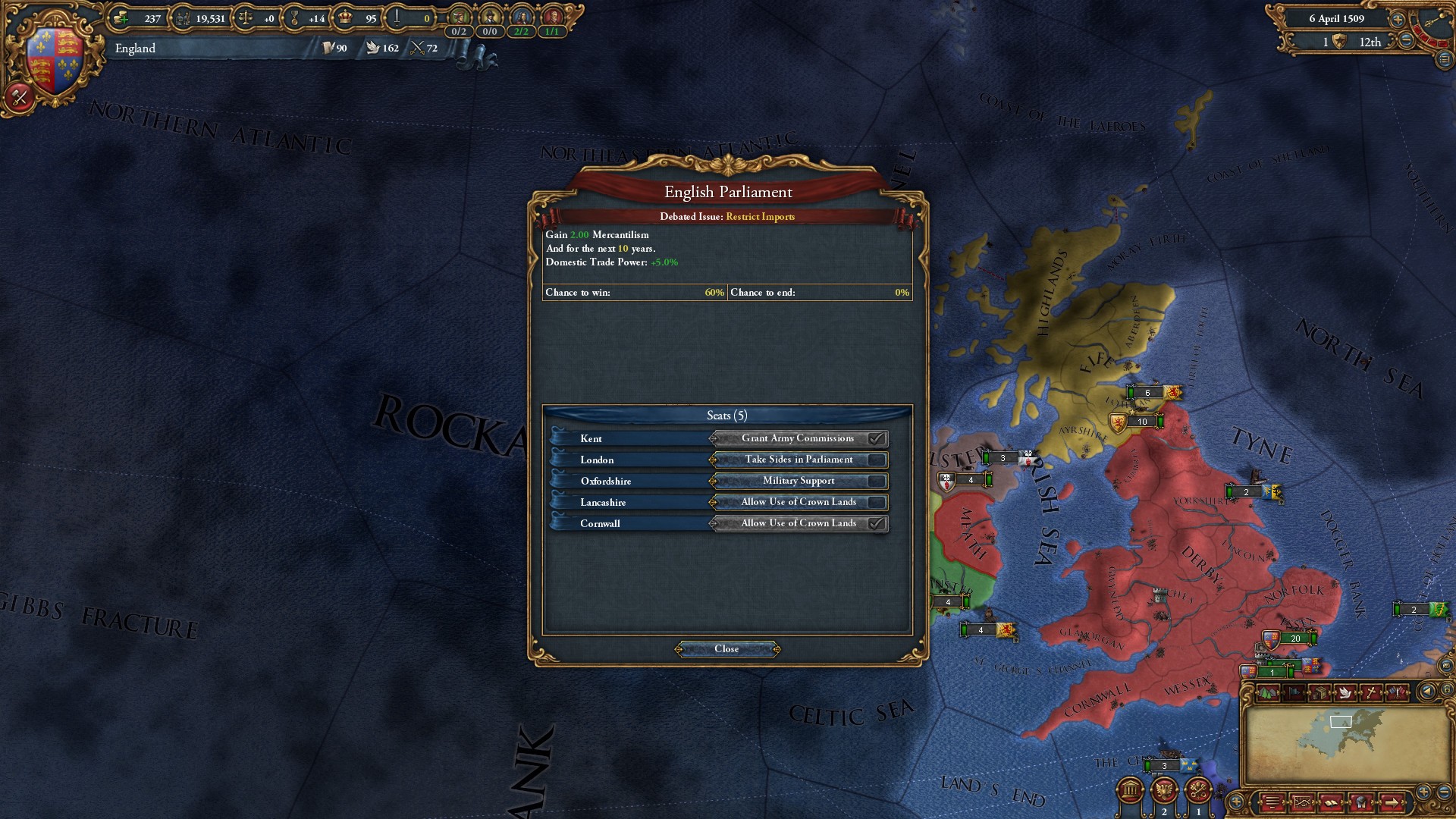Choose Take Sides in Parliament for London
Screen dimensions: 1456x819
[x=799, y=460]
